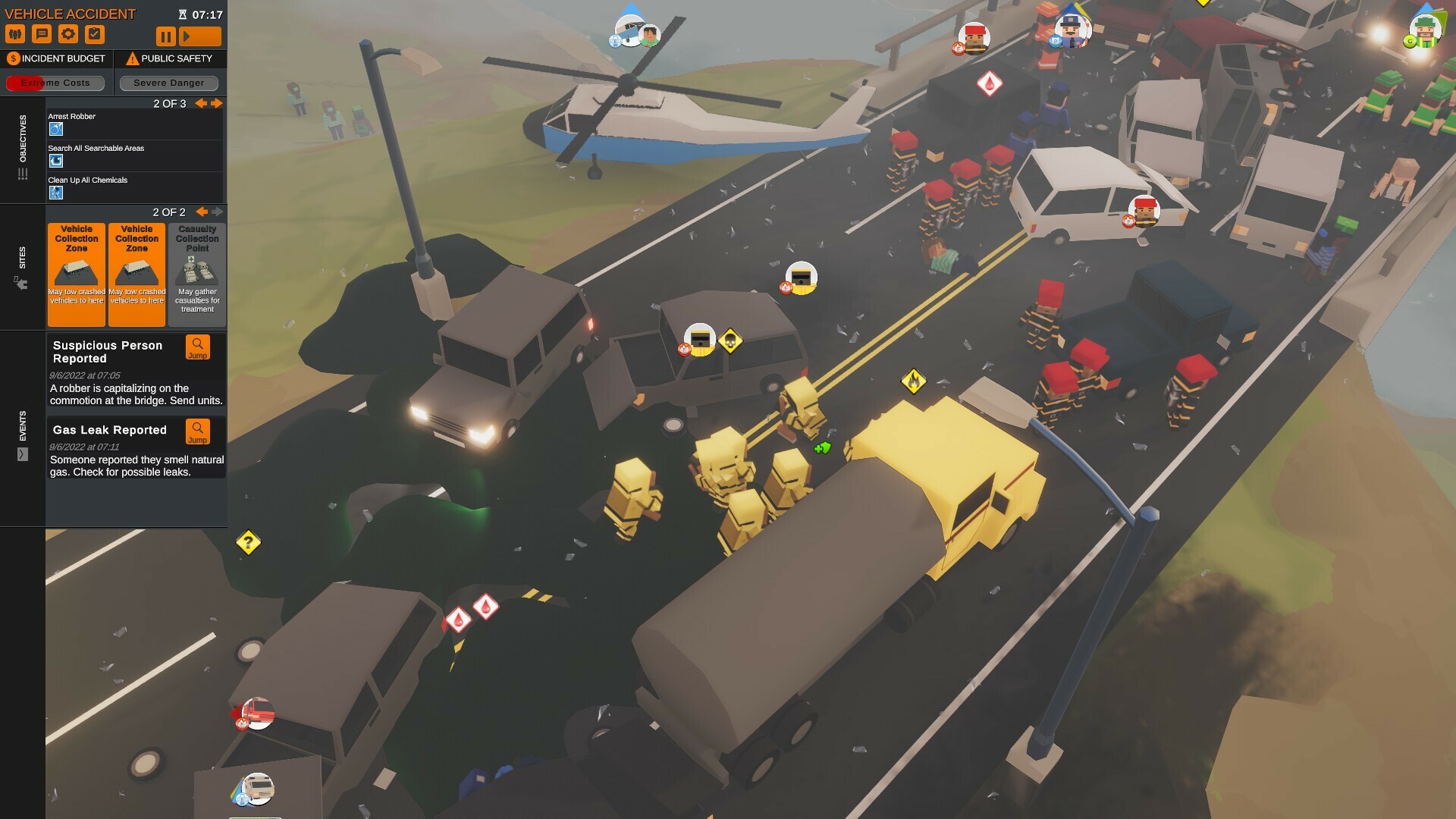Open the settings gear icon
The width and height of the screenshot is (1456, 819).
69,33
